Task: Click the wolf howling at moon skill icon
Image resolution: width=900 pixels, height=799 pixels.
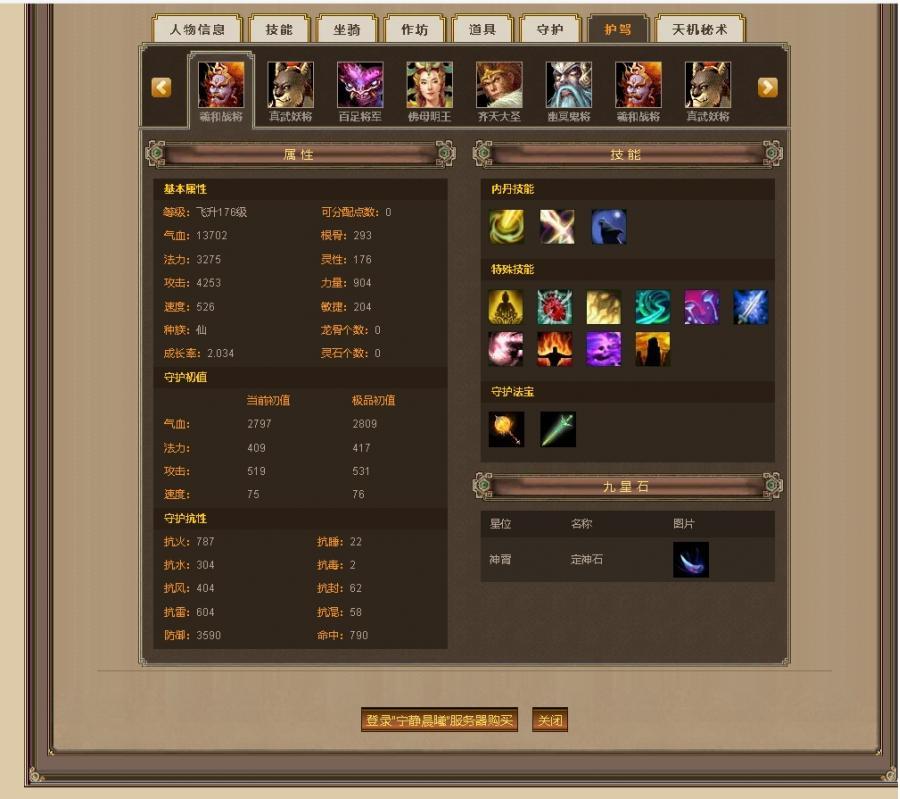Action: point(609,227)
